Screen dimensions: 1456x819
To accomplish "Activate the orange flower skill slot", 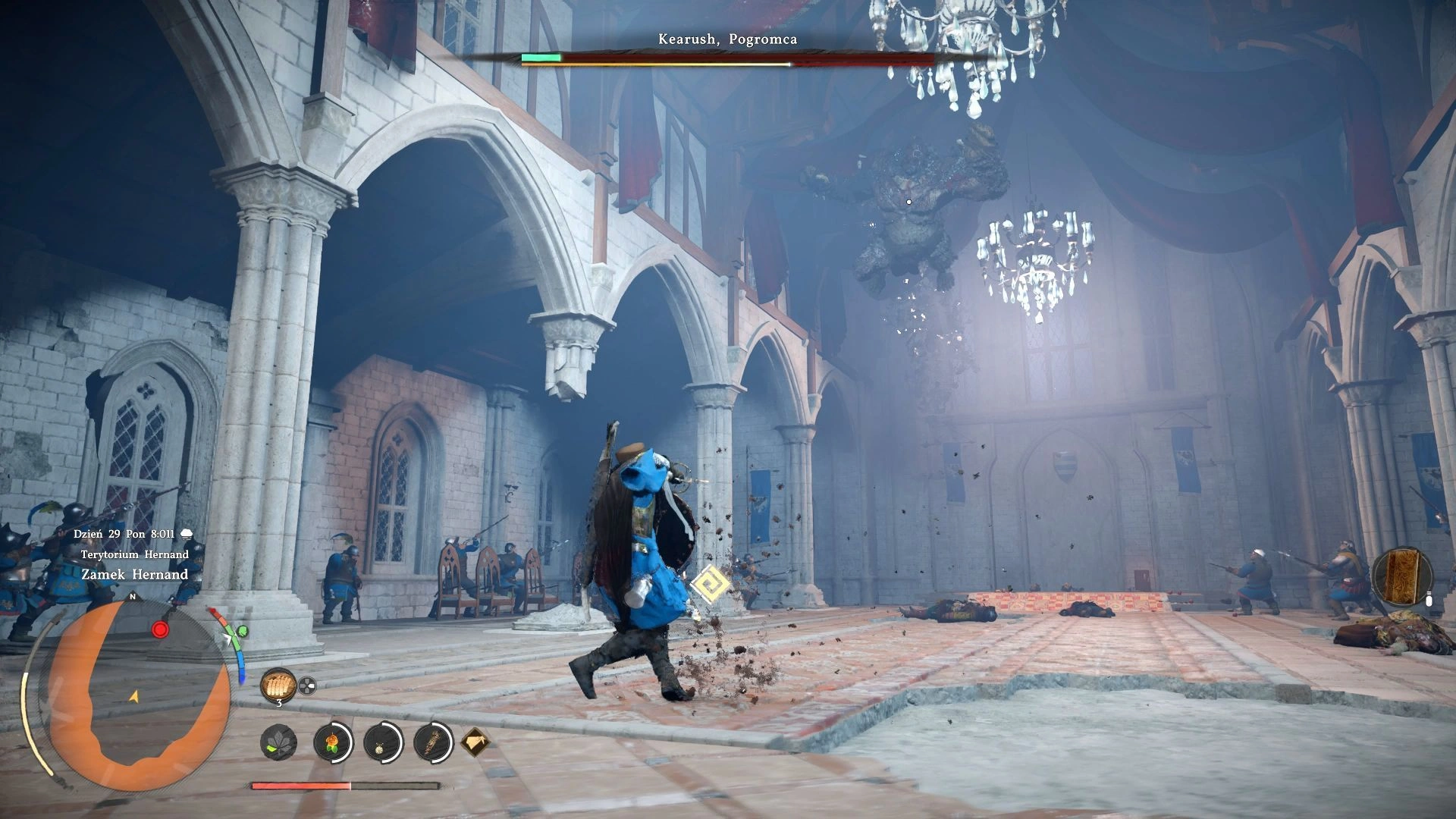I will coord(332,742).
